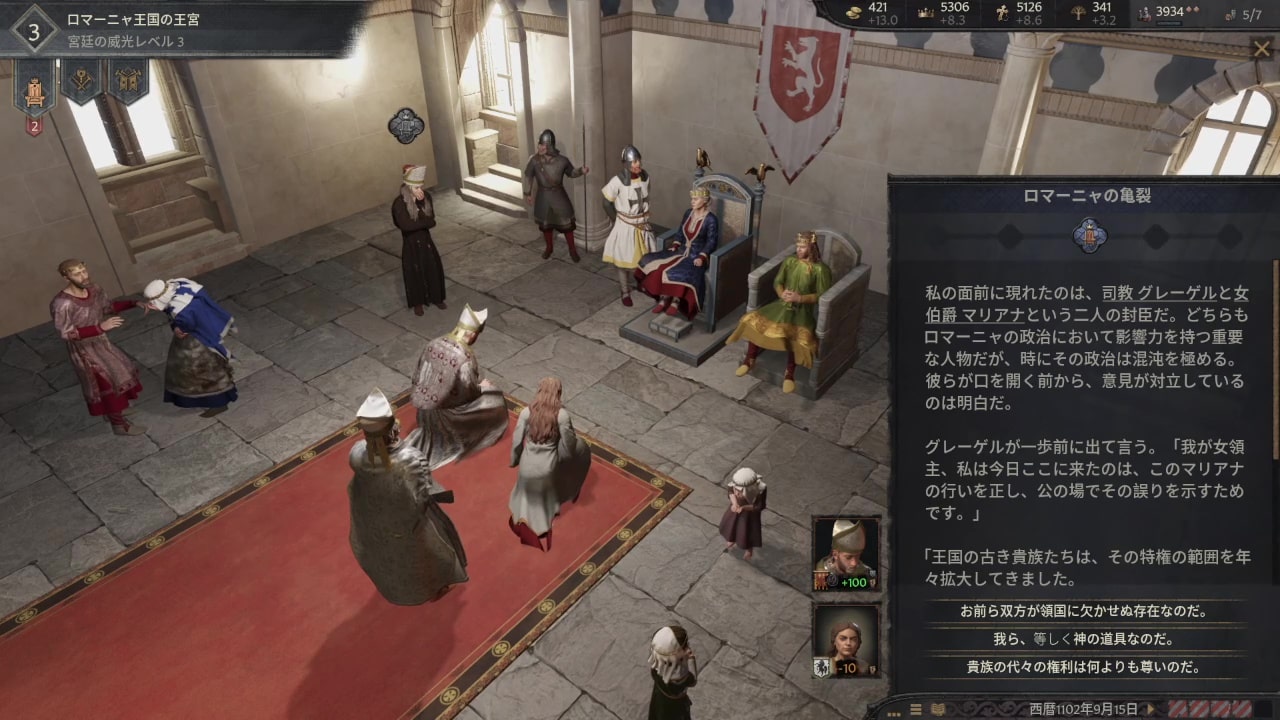Open the court grandeur level 3 badge

(34, 31)
